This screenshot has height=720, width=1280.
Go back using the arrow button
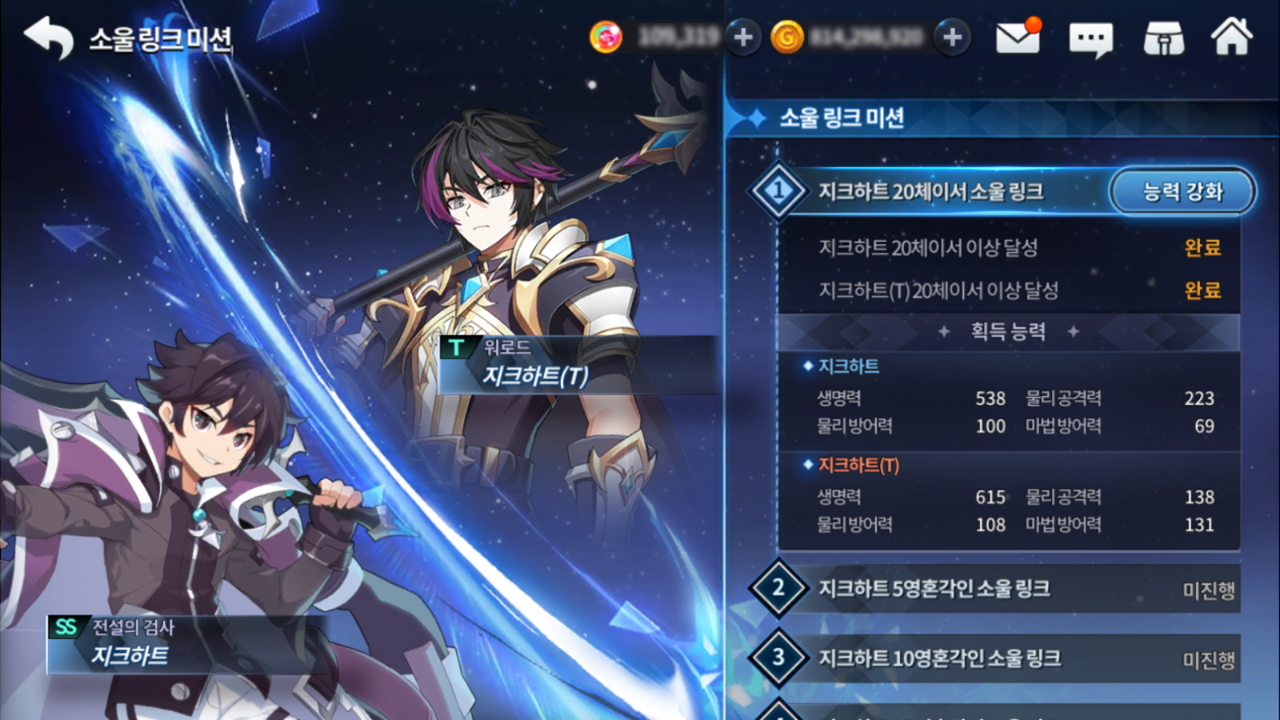click(48, 39)
